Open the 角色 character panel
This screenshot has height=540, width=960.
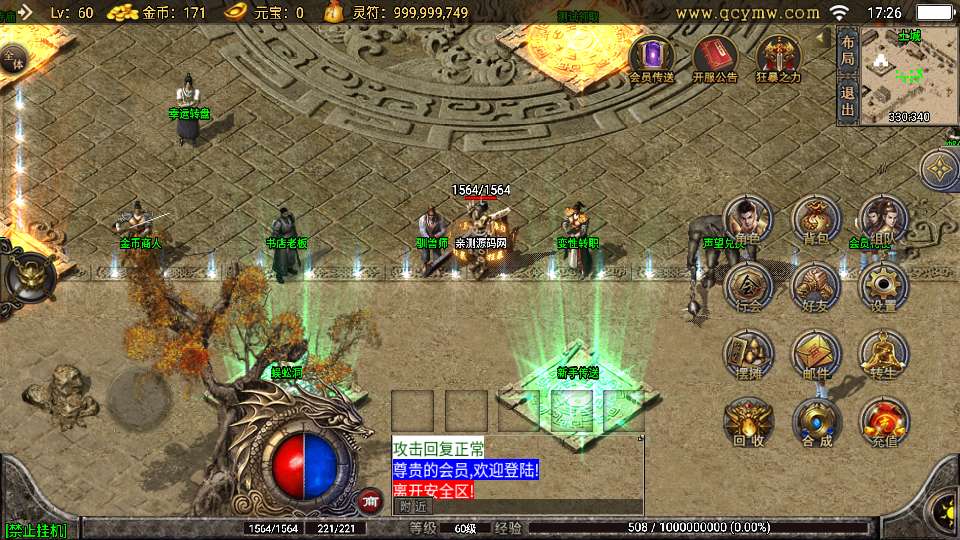[748, 220]
